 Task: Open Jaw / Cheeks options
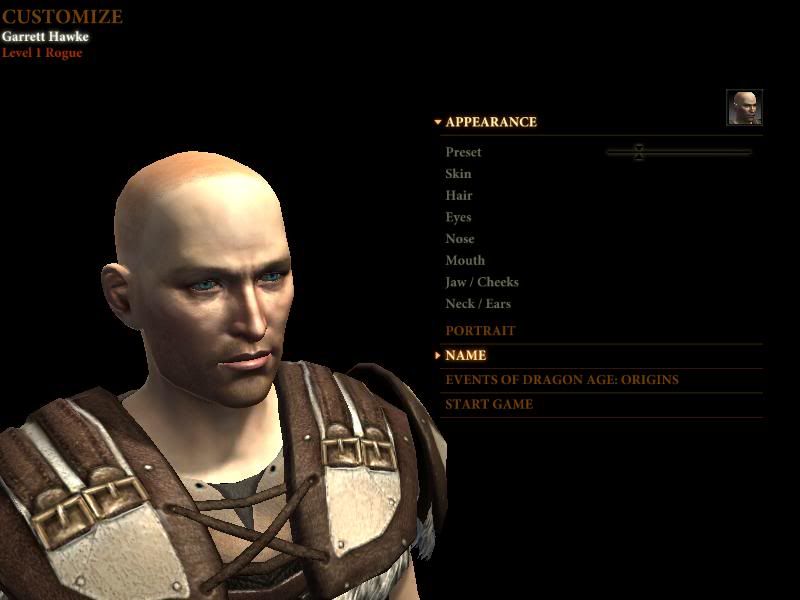point(482,282)
